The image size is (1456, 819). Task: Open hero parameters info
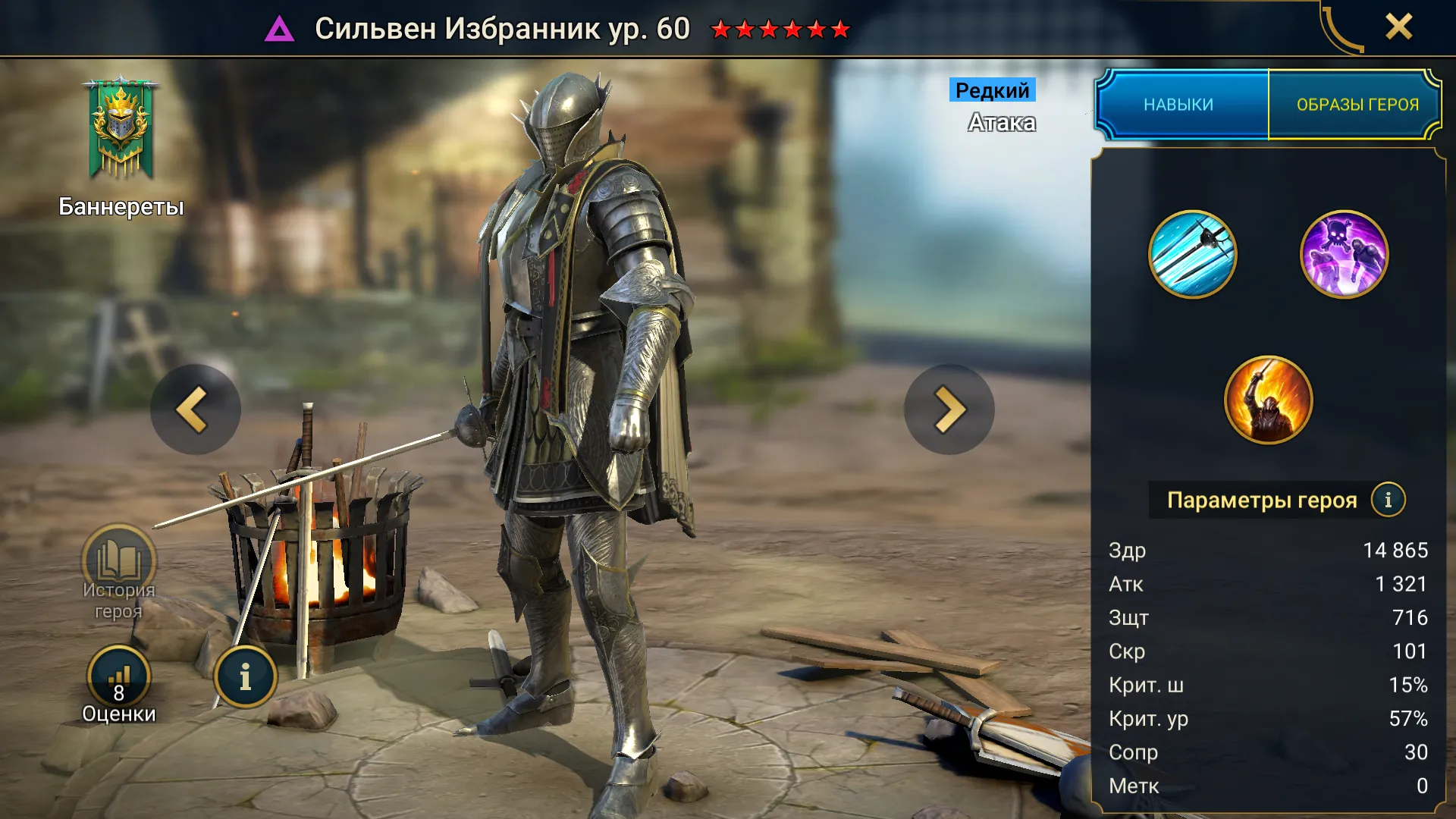click(x=1388, y=500)
